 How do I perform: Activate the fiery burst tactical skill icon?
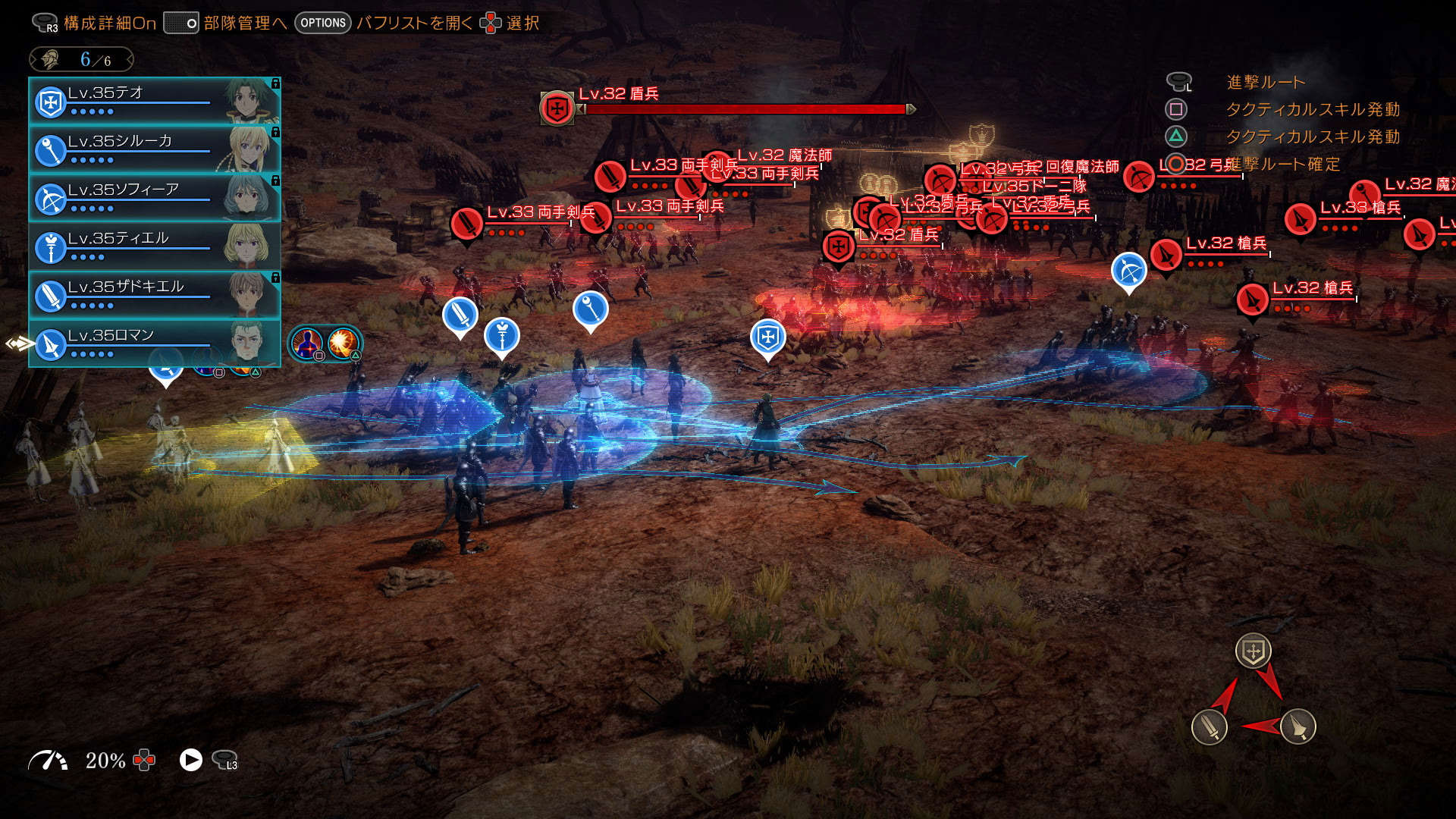tap(344, 344)
